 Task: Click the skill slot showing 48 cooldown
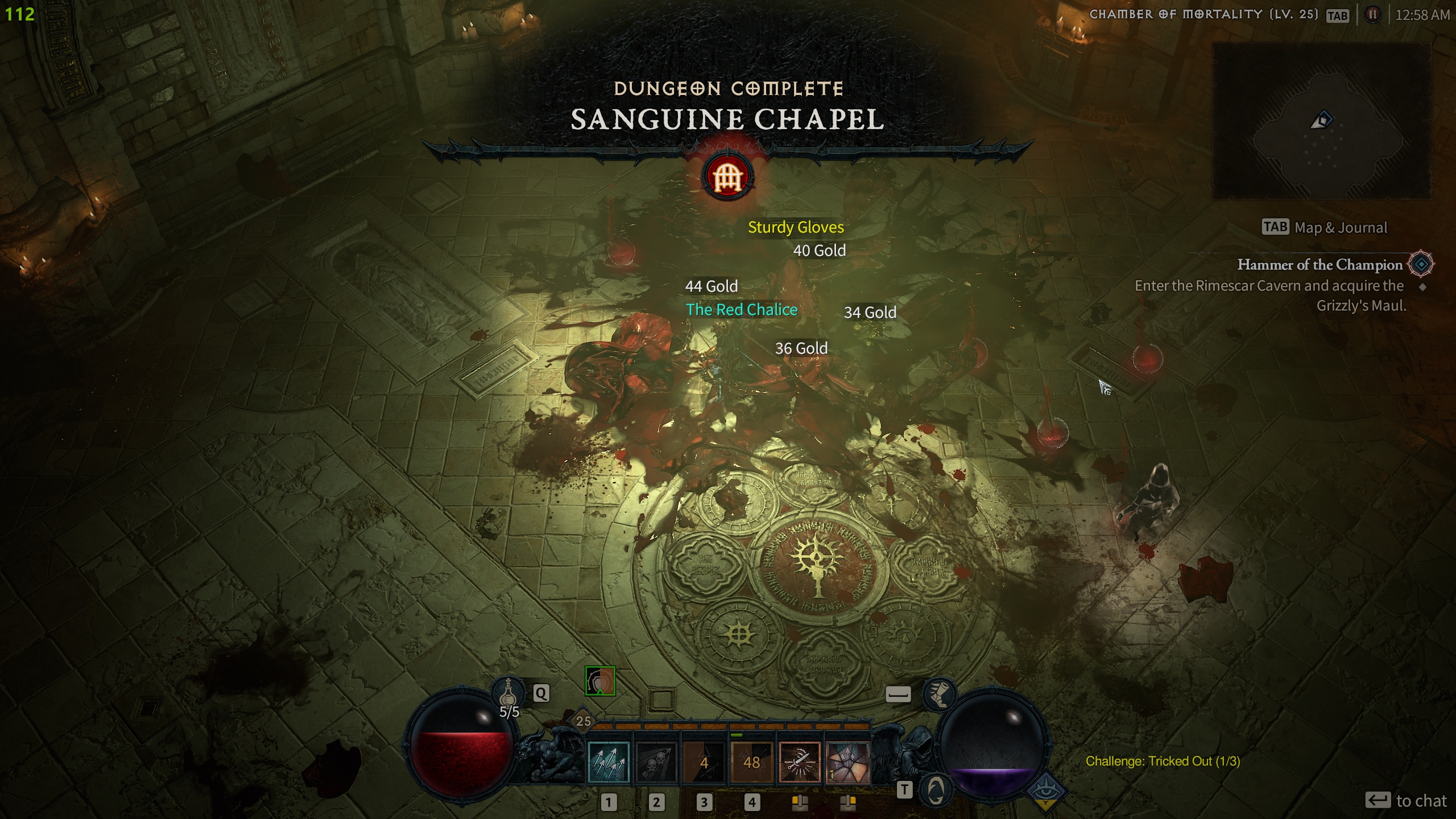[752, 762]
